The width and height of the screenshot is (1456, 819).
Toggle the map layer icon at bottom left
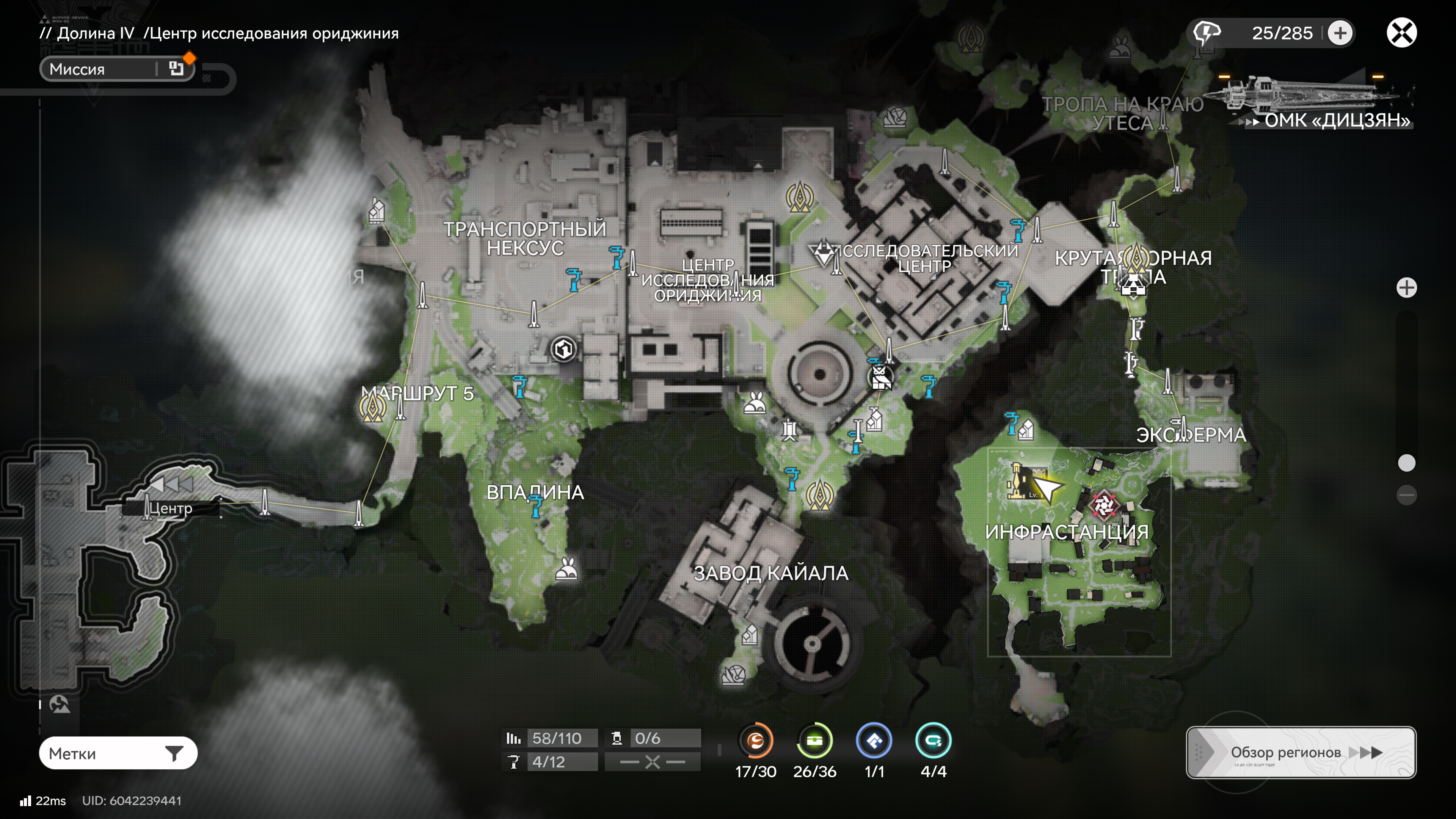pyautogui.click(x=60, y=704)
